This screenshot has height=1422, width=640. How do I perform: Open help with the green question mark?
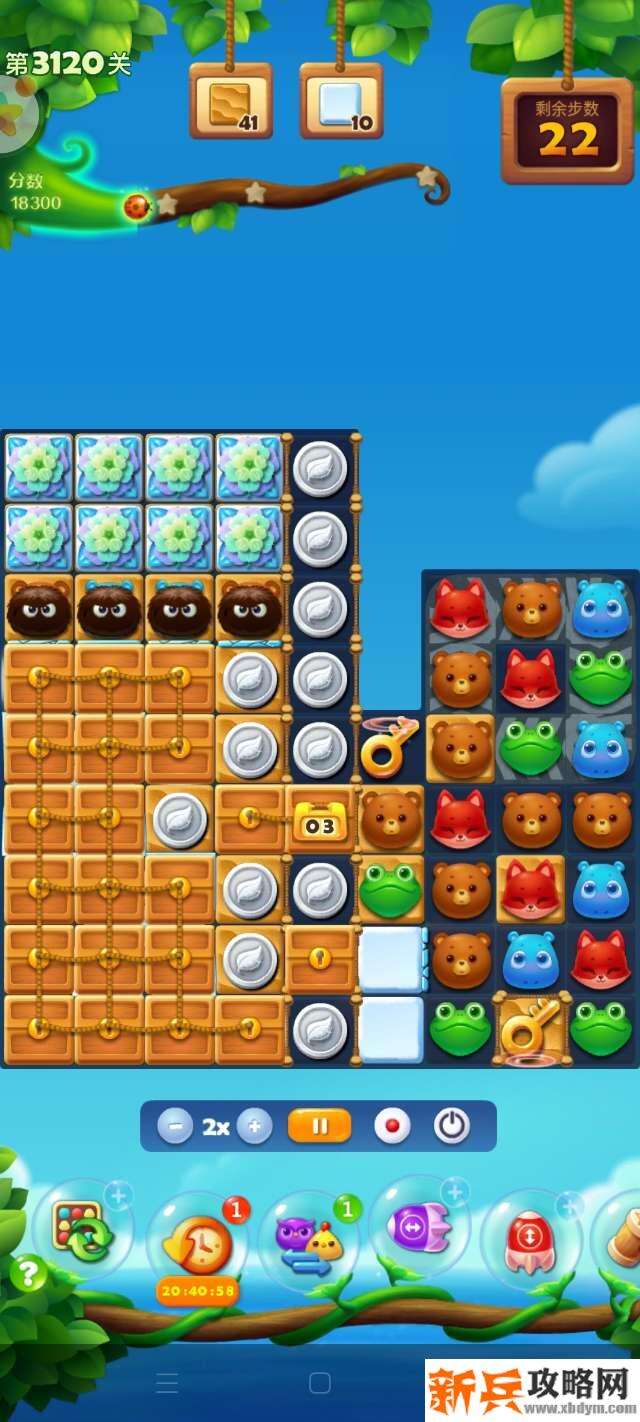pyautogui.click(x=29, y=1273)
